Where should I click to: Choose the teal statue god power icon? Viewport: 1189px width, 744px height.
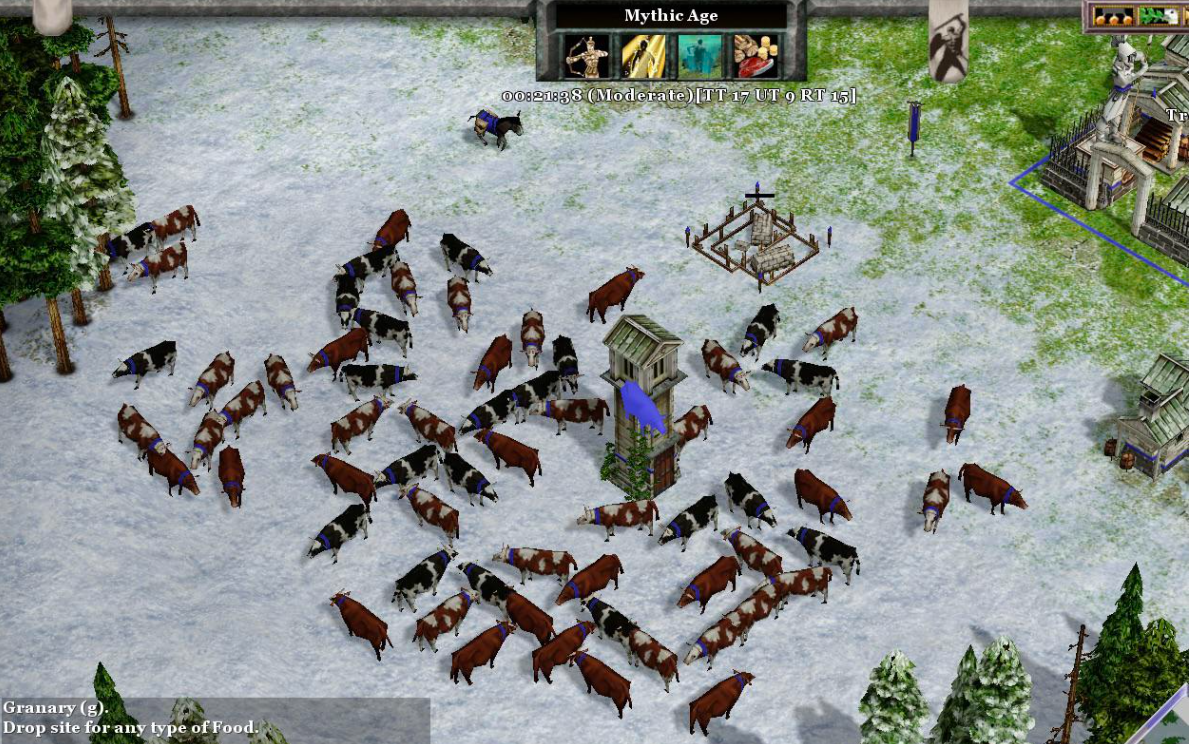click(x=699, y=56)
